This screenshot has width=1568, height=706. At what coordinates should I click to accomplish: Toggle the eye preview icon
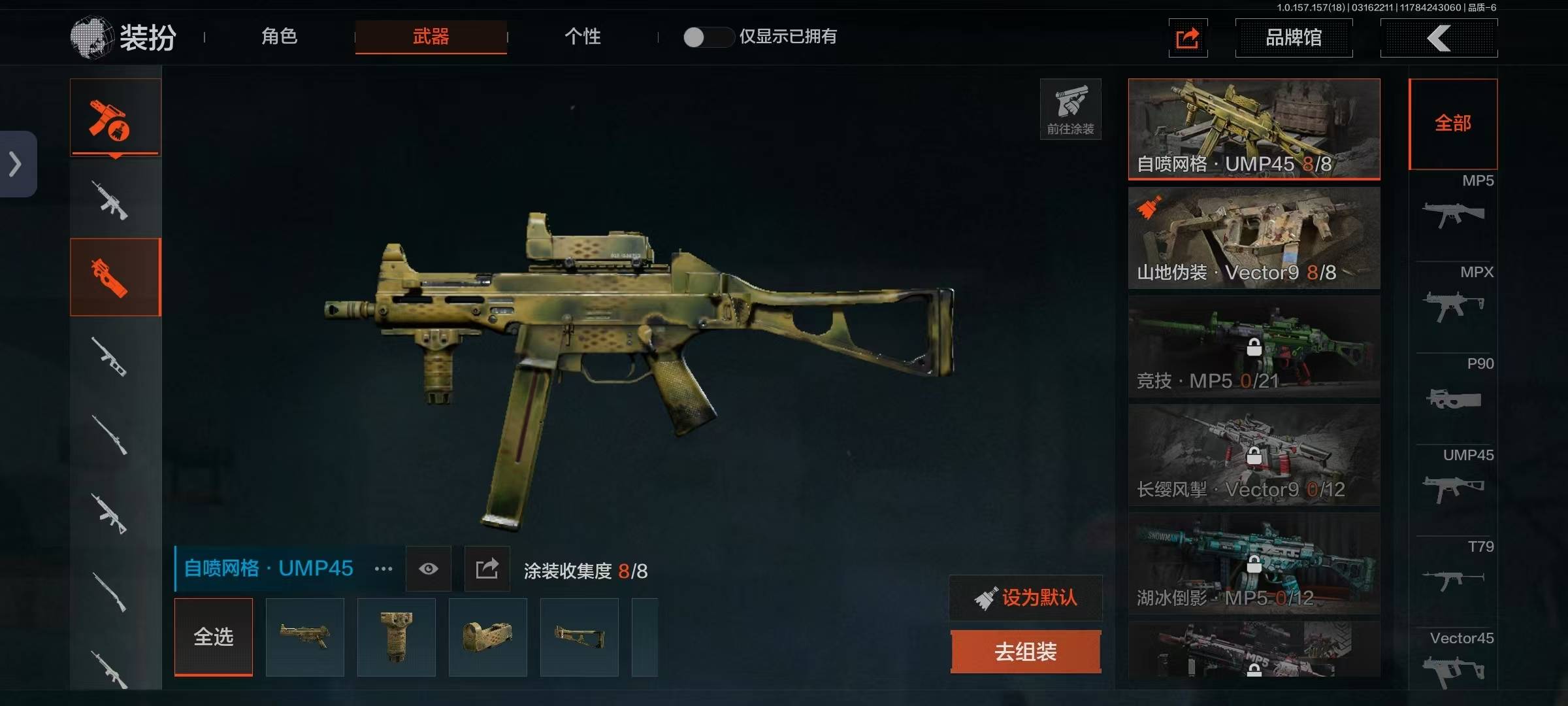coord(429,569)
